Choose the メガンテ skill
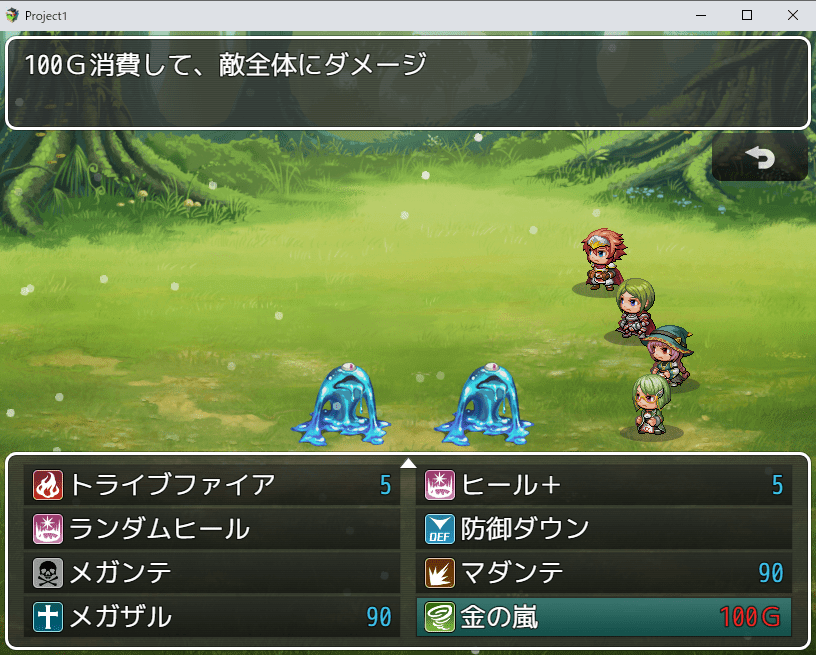 [212, 572]
